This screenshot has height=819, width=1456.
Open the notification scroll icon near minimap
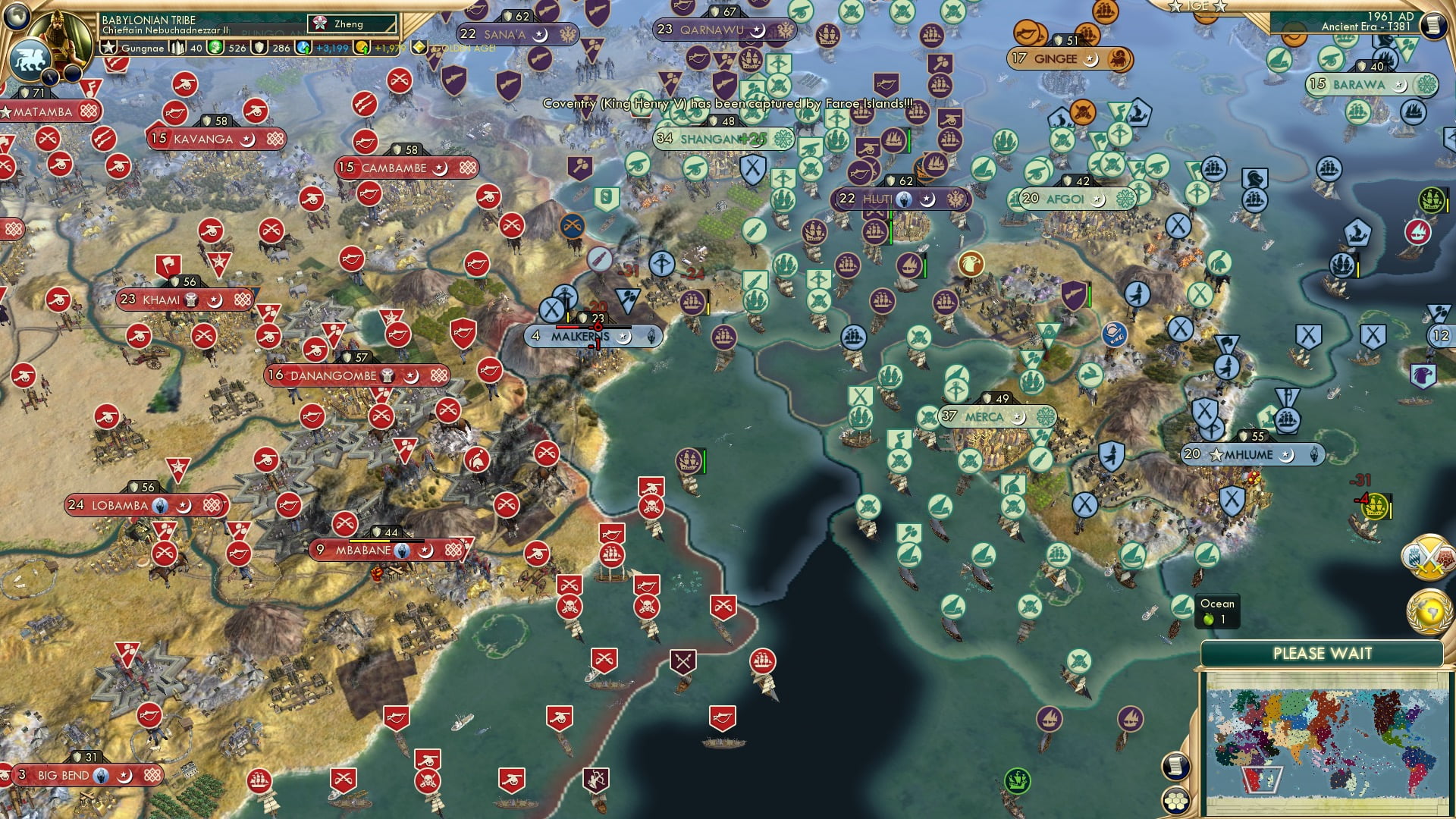[x=1175, y=767]
